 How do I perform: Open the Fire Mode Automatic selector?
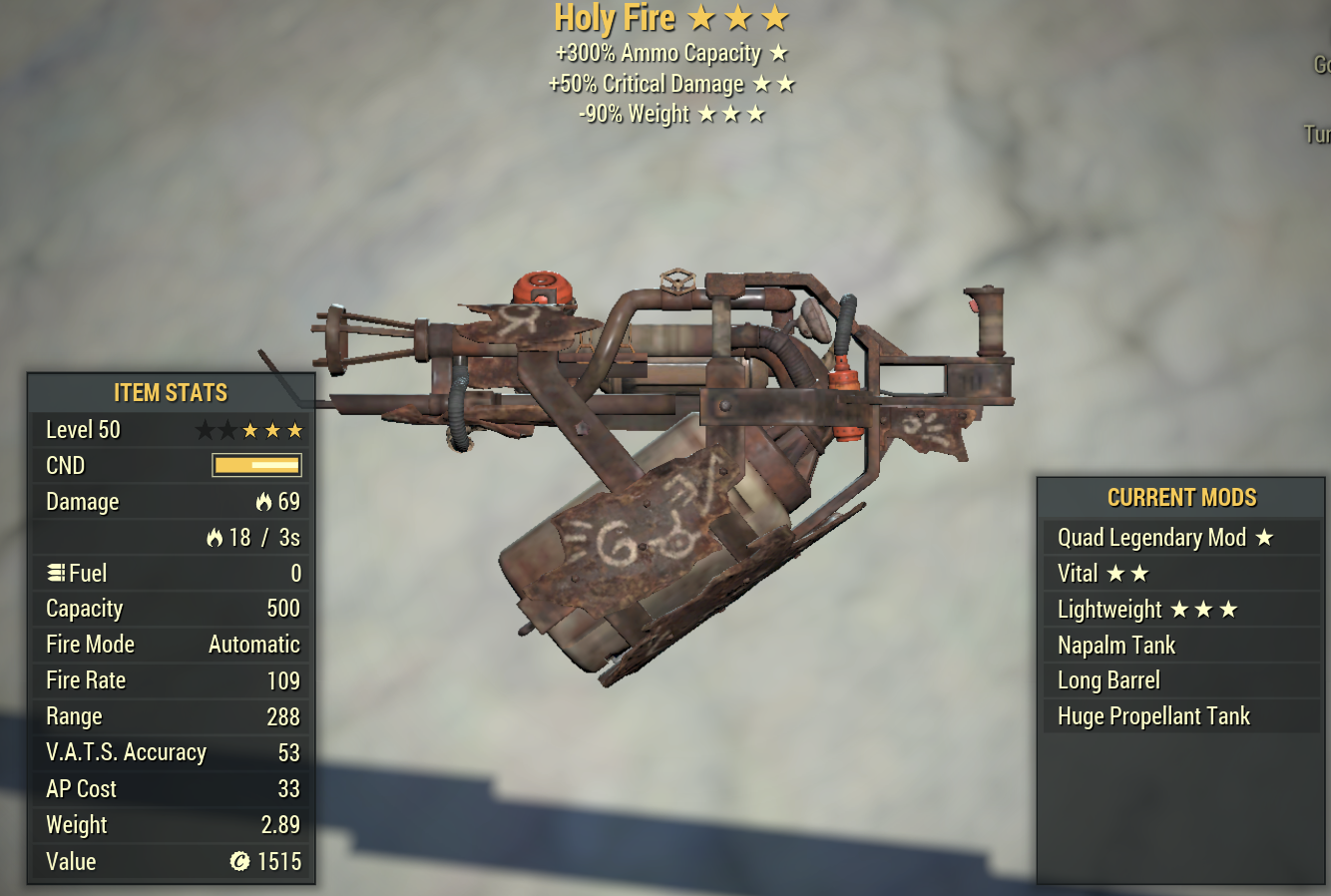point(253,645)
